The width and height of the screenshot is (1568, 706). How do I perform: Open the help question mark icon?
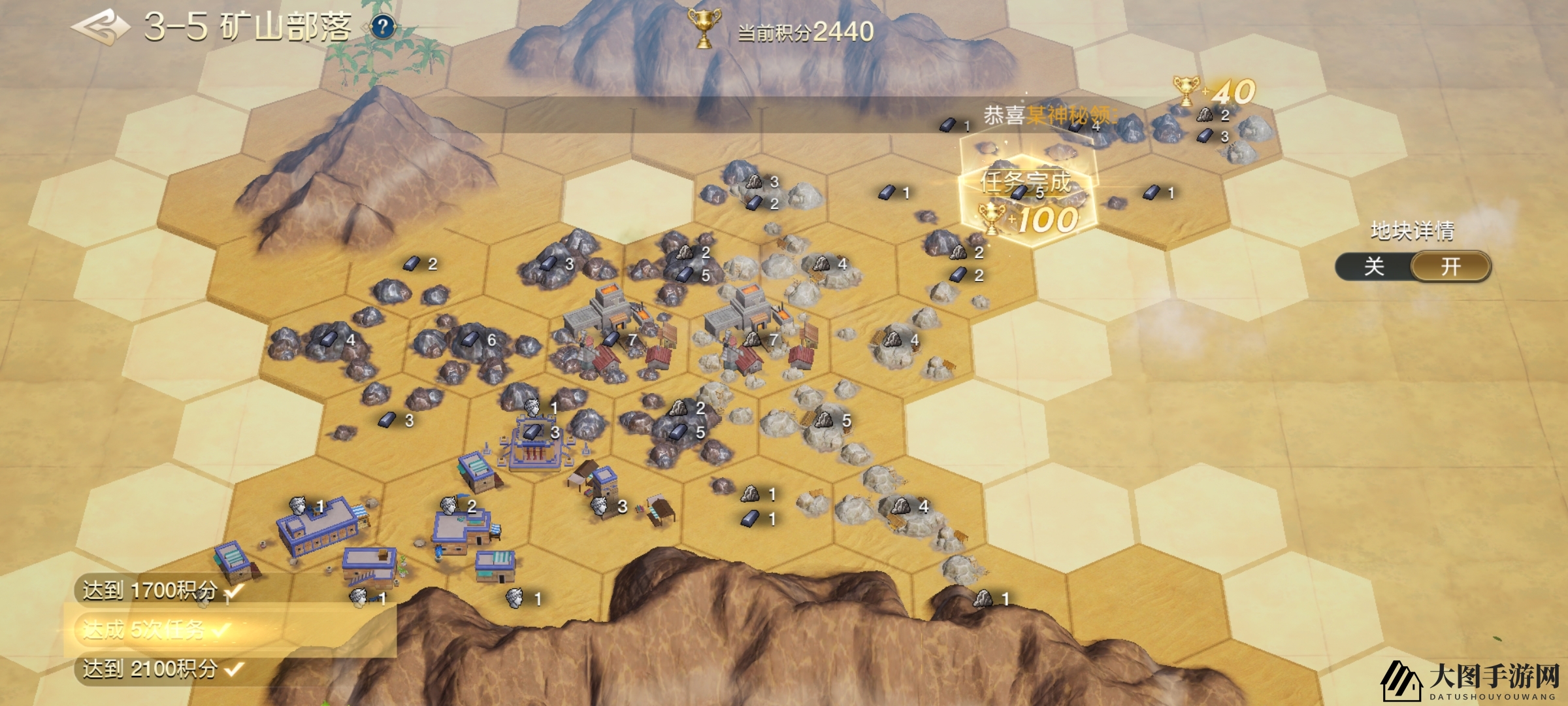383,27
